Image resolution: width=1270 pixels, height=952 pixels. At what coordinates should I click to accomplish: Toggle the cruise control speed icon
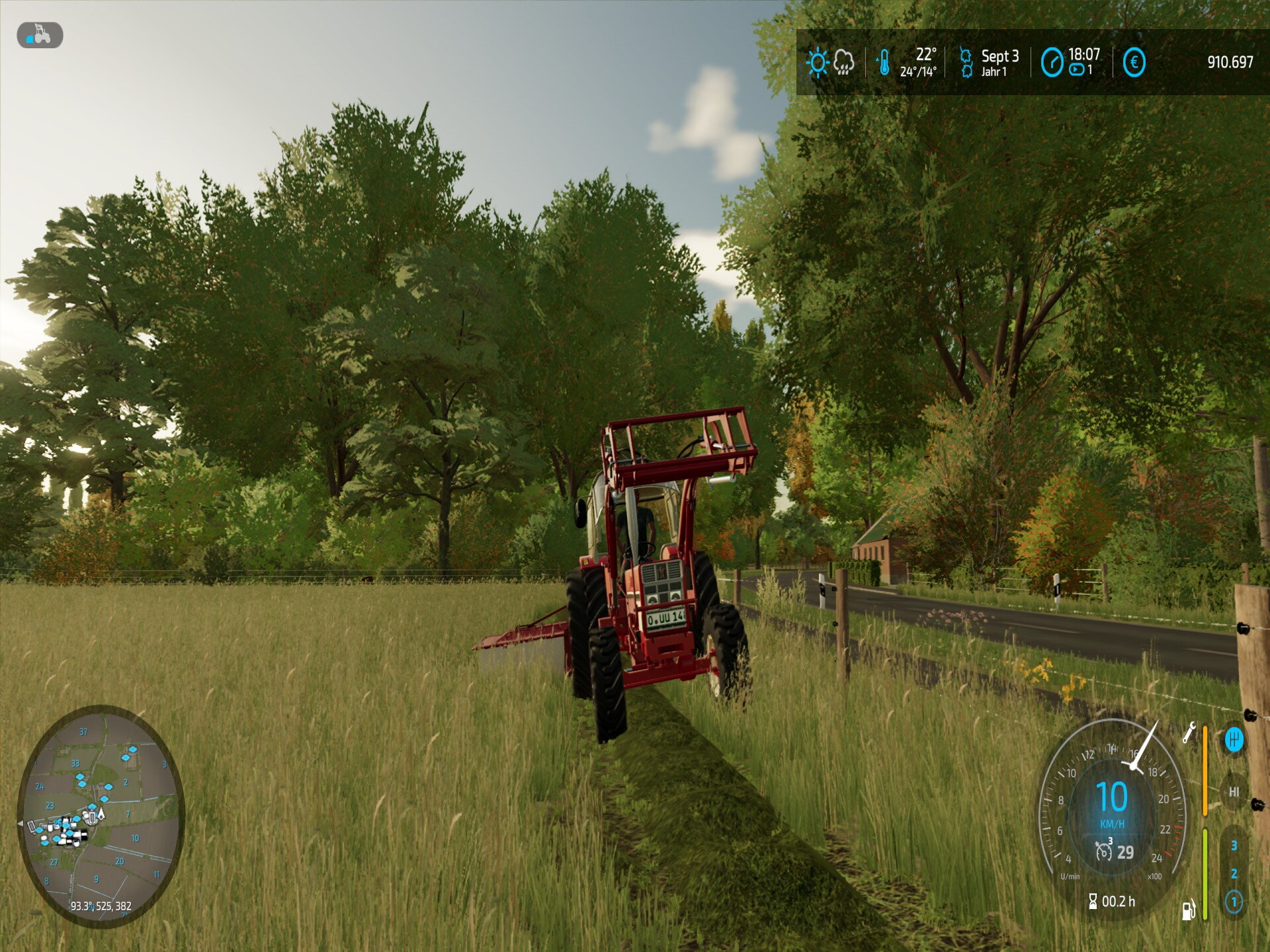(x=1103, y=851)
